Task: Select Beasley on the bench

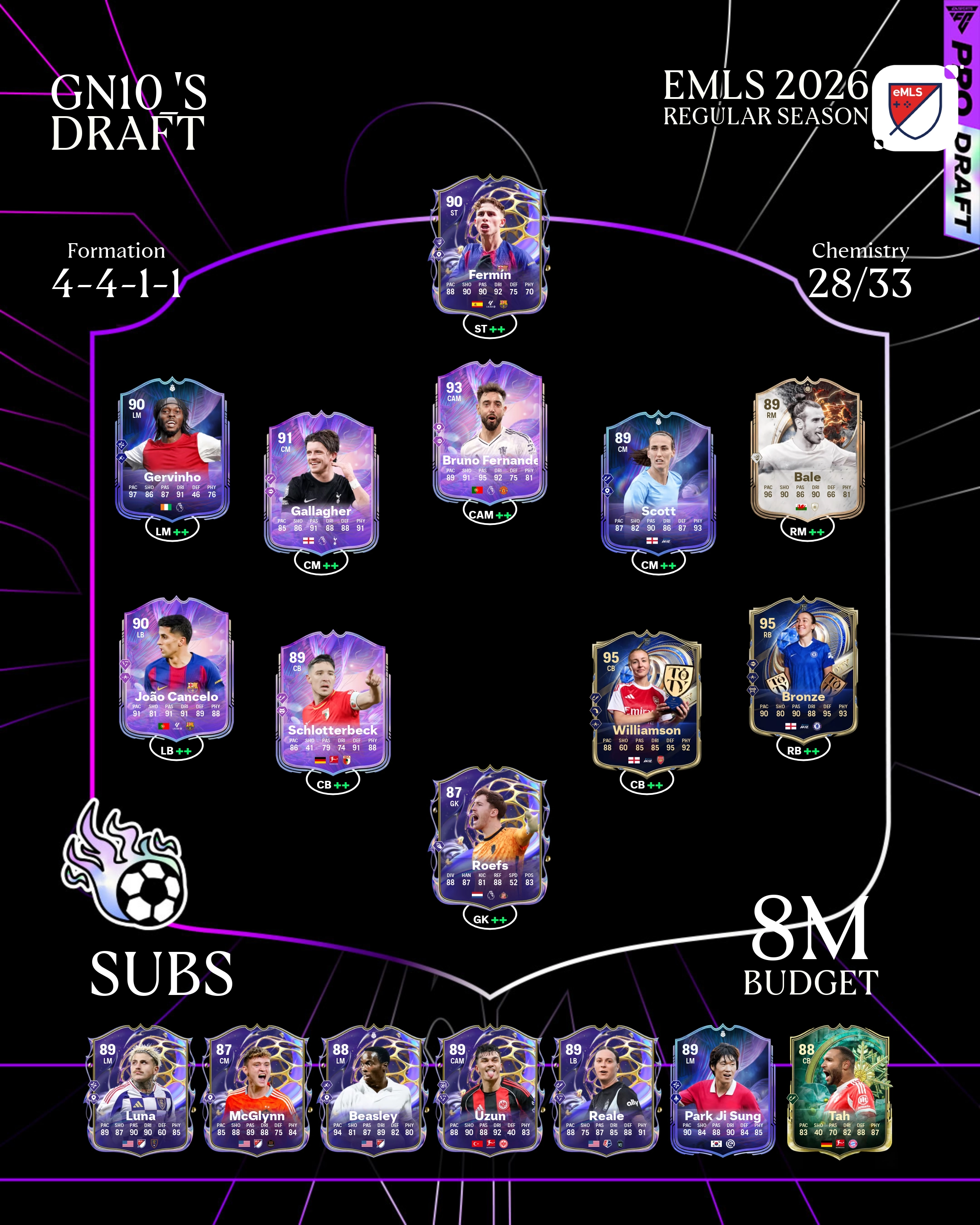Action: pyautogui.click(x=373, y=1090)
